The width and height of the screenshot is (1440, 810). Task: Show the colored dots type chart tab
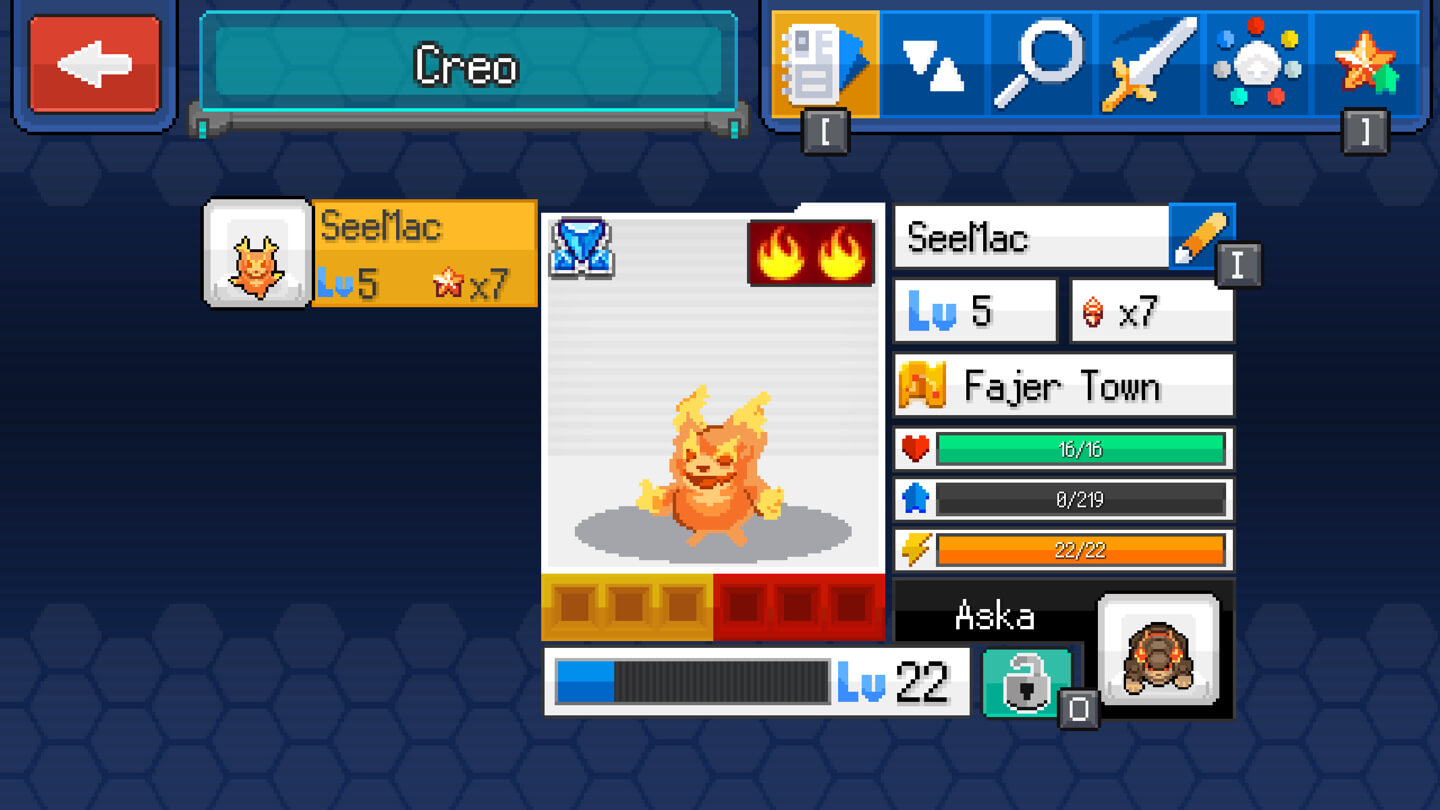pyautogui.click(x=1257, y=65)
